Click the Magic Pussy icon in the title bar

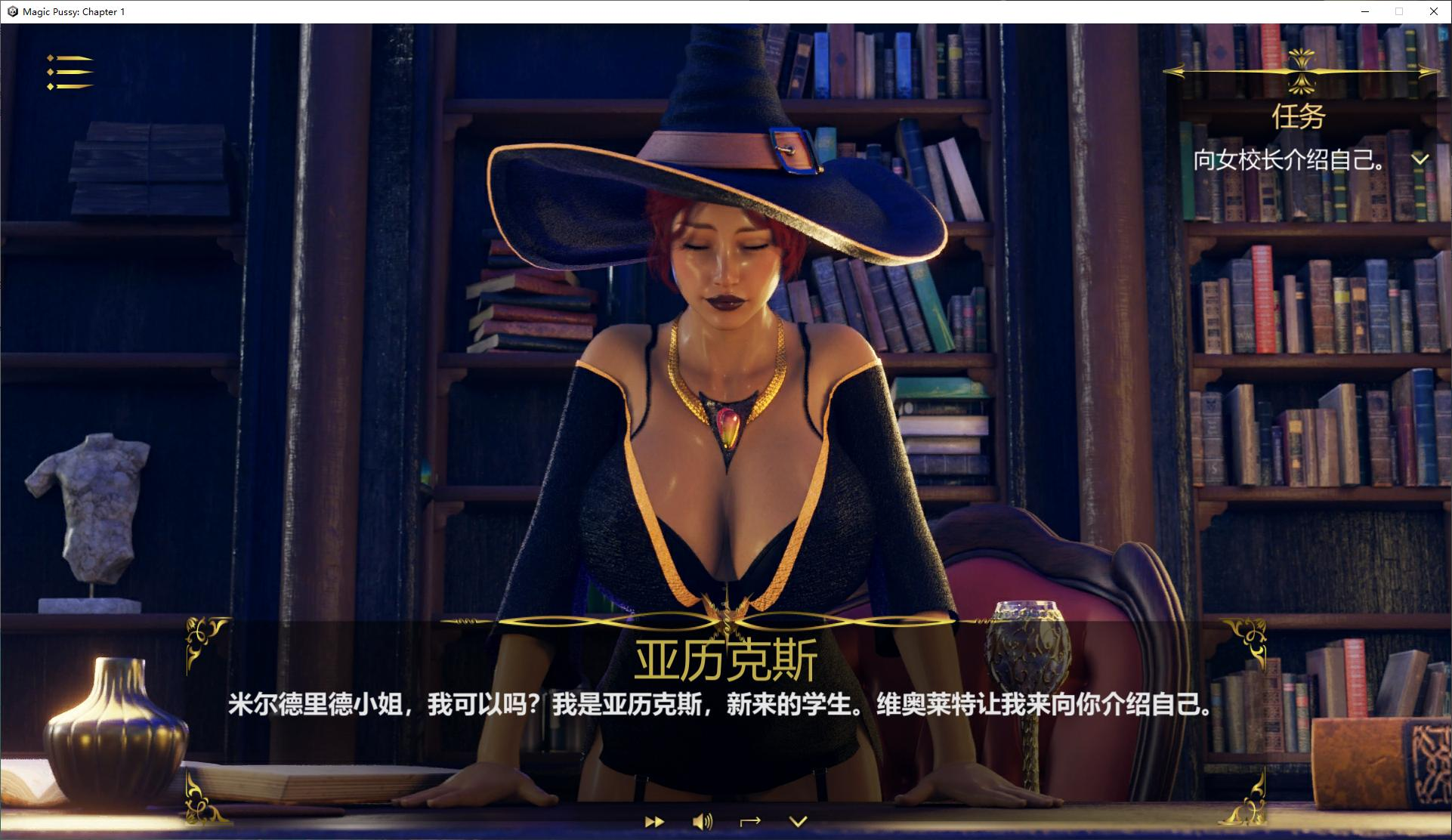11,11
